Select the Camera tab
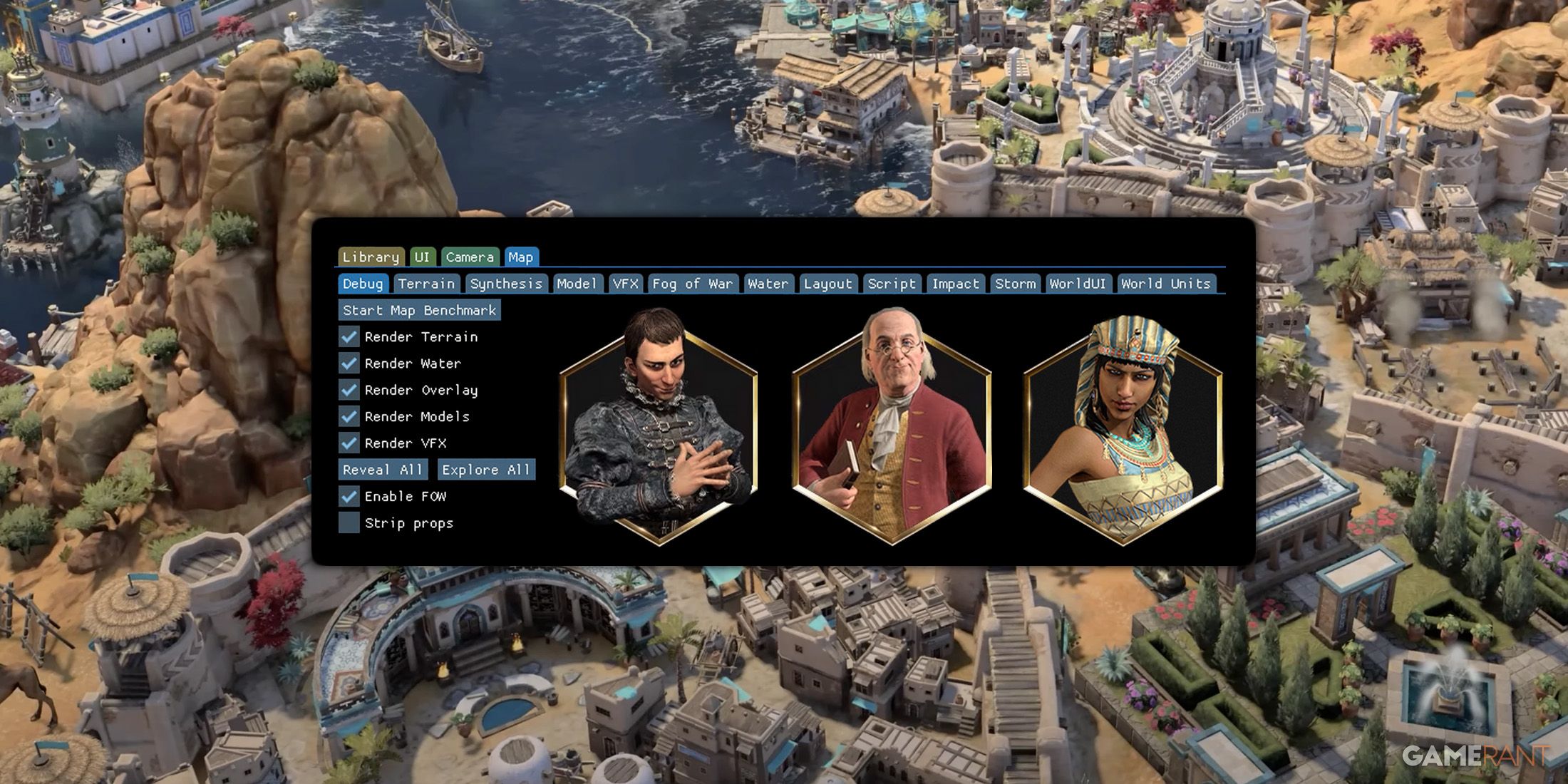This screenshot has height=784, width=1568. [470, 257]
